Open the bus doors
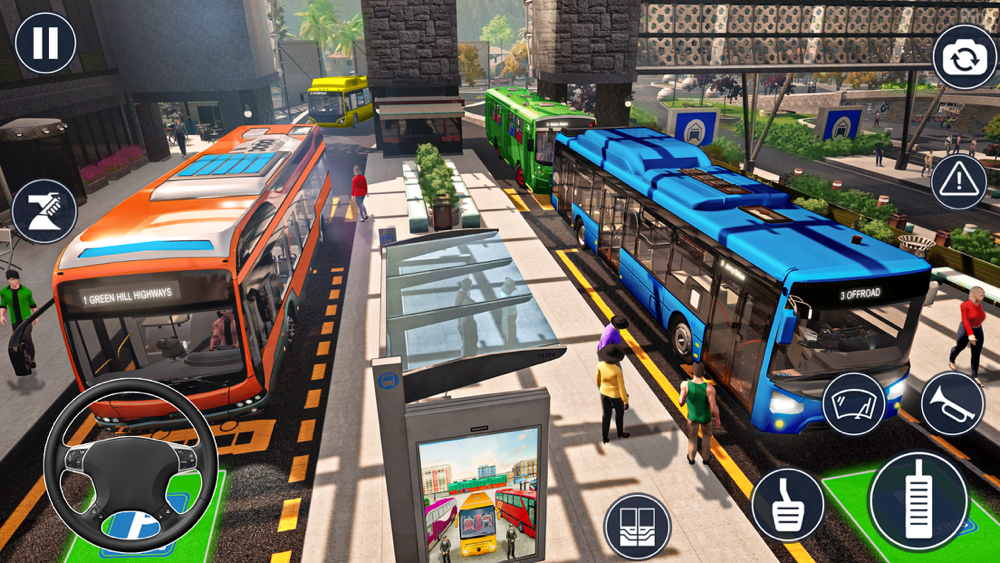 click(x=637, y=526)
